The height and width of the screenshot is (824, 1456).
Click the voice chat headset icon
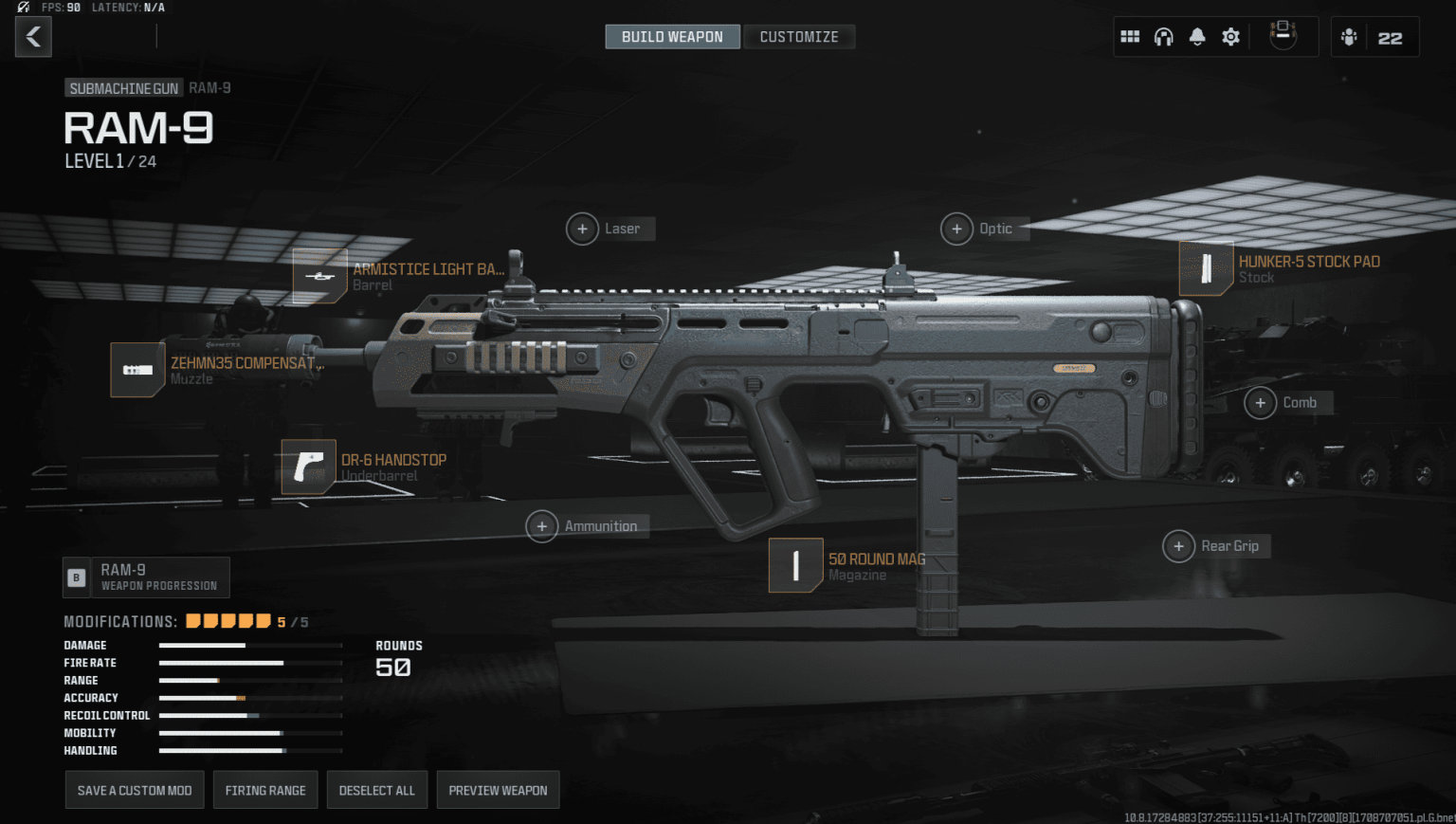pos(1163,36)
